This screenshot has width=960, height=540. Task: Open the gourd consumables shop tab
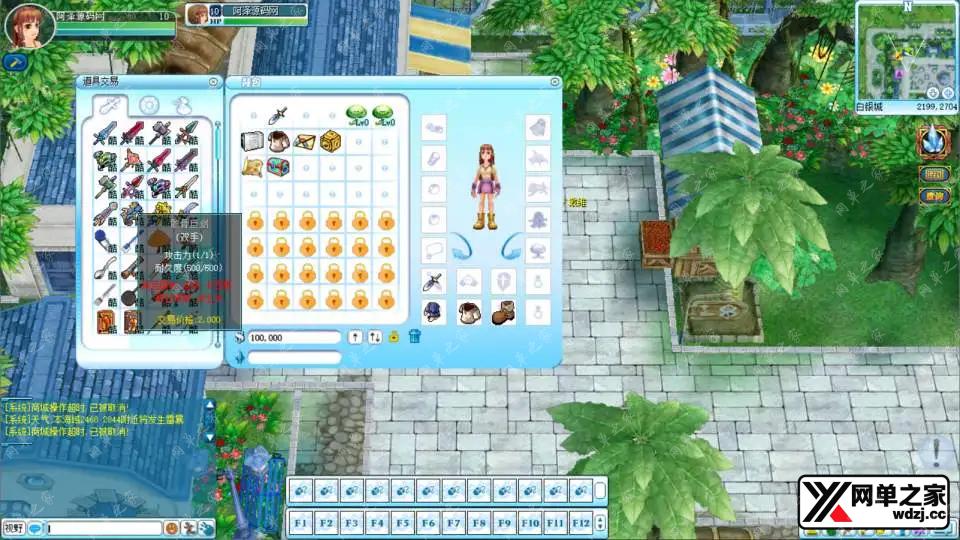(x=181, y=105)
